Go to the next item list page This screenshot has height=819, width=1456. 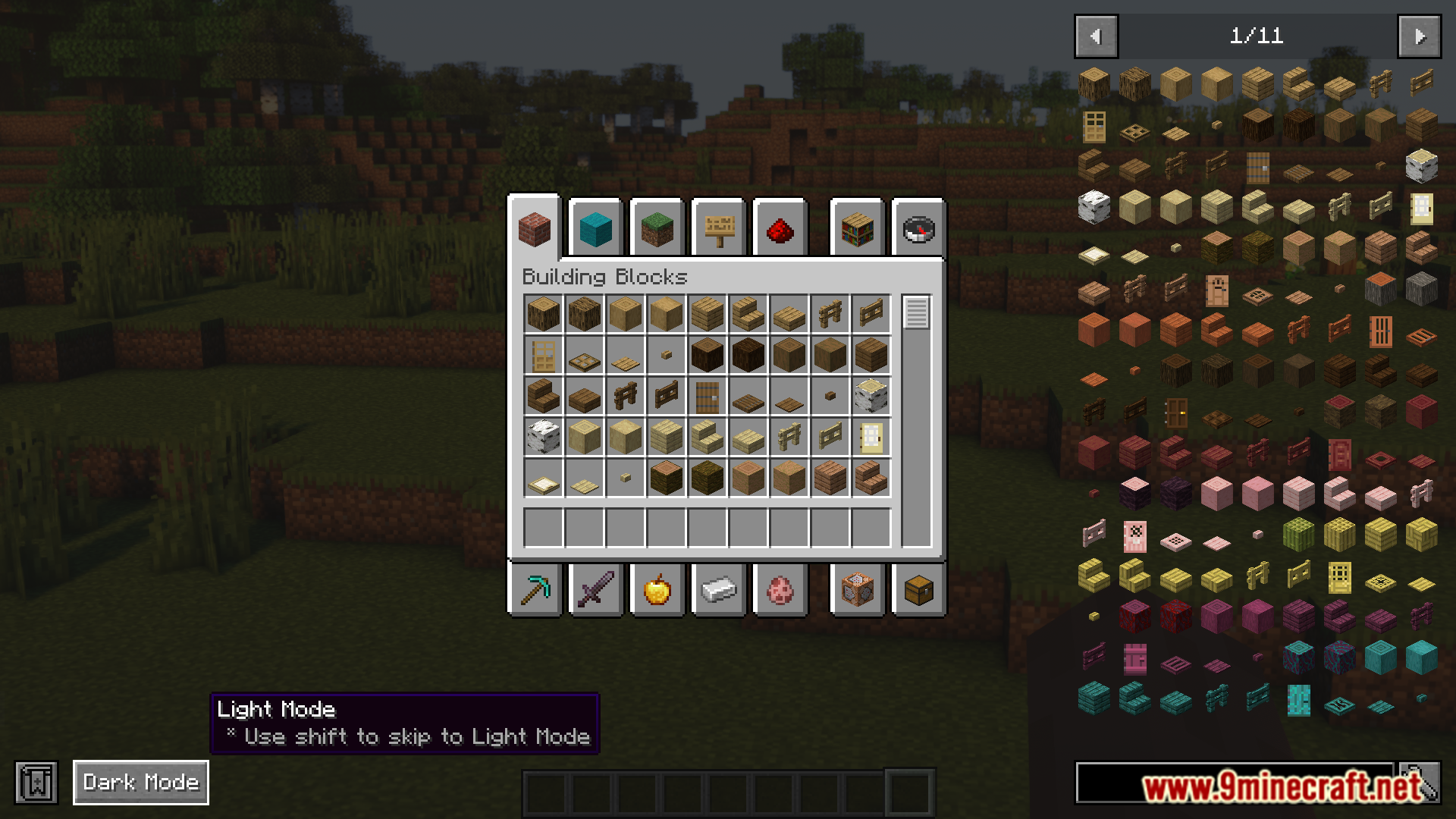(1419, 36)
